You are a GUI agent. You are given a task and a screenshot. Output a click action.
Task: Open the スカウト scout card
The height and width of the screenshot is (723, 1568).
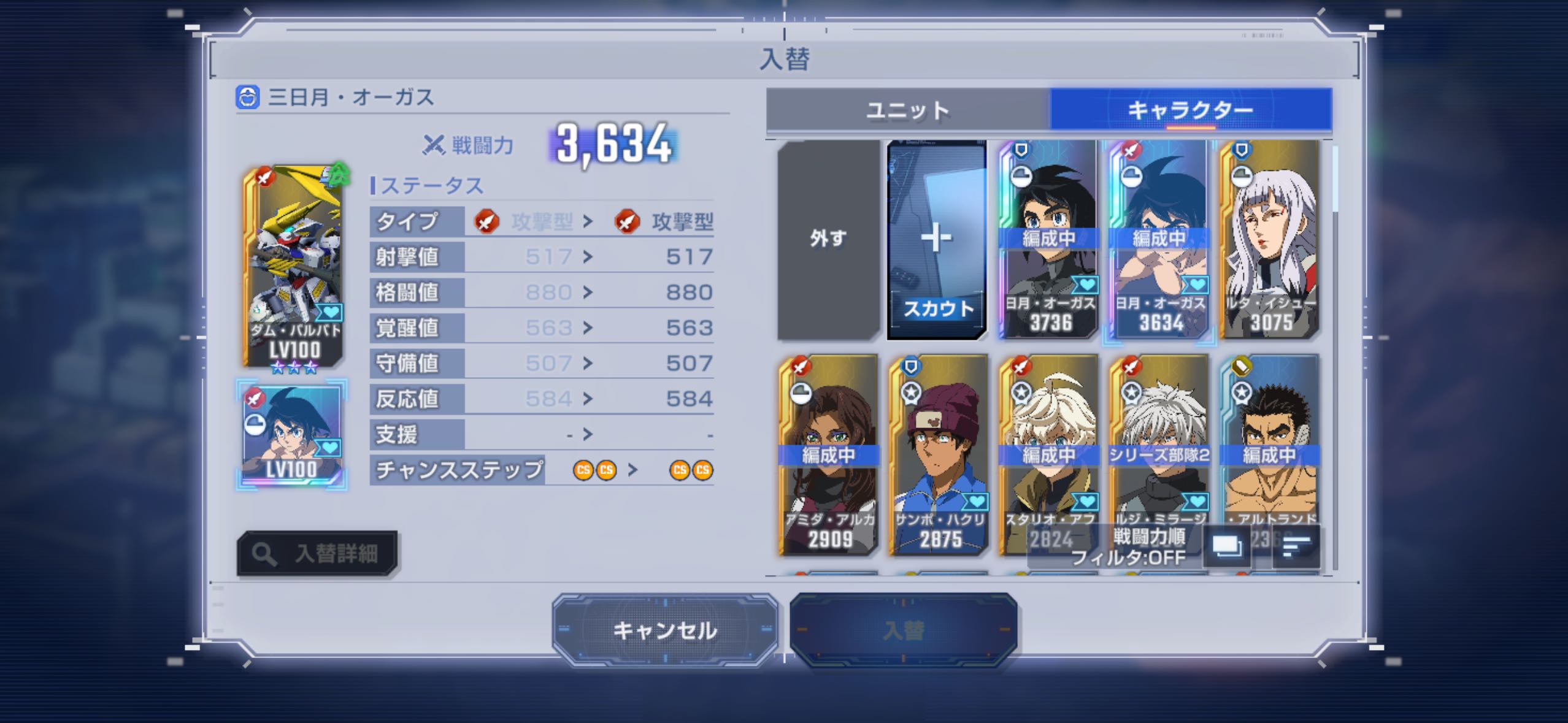click(937, 239)
